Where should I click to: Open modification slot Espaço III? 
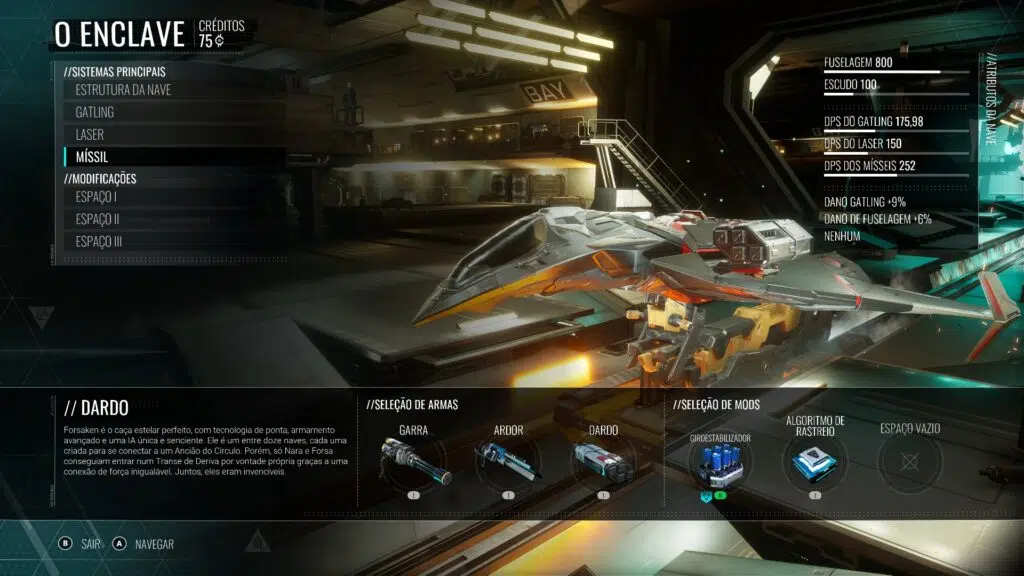pos(99,241)
